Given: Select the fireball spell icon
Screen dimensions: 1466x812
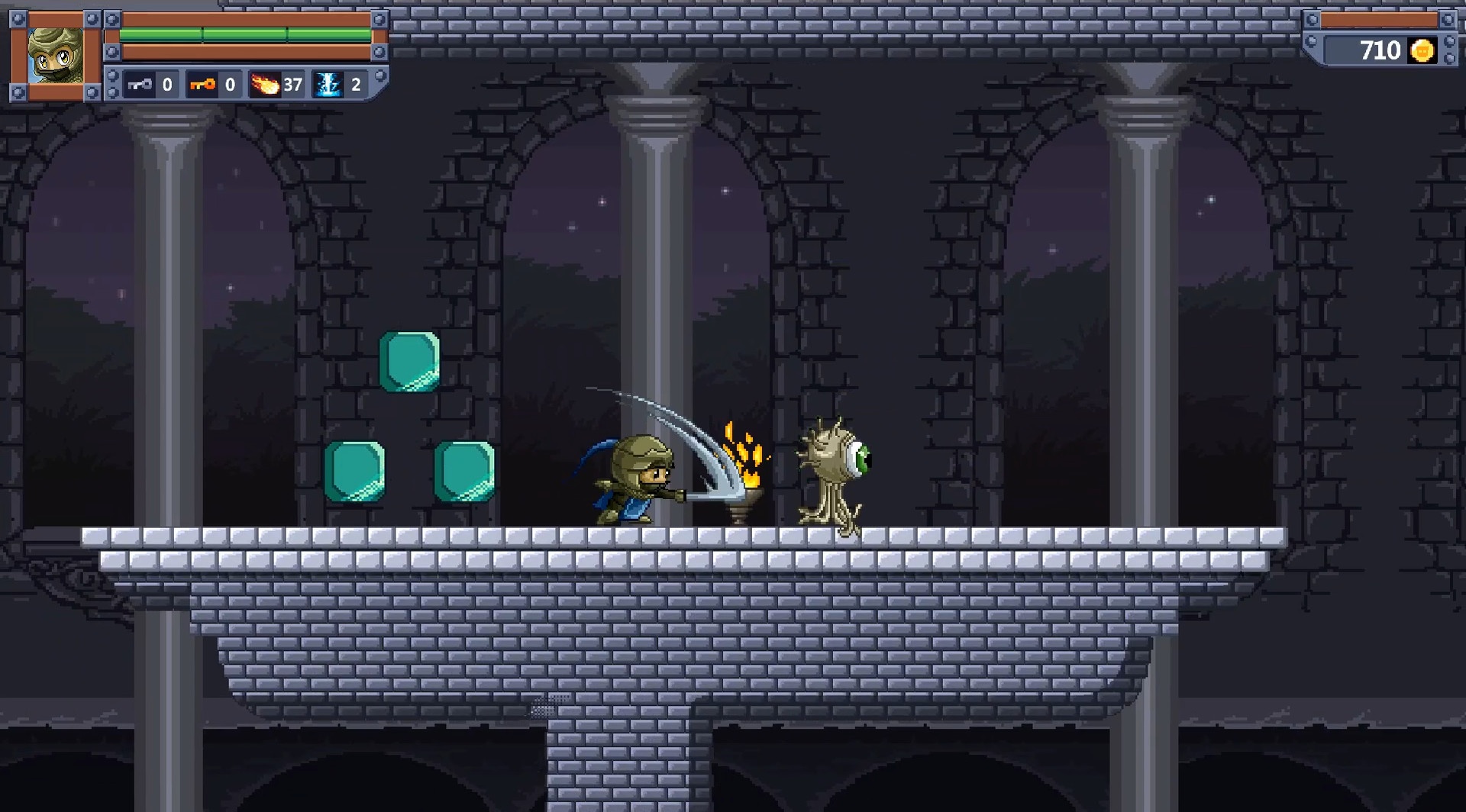Looking at the screenshot, I should coord(265,84).
